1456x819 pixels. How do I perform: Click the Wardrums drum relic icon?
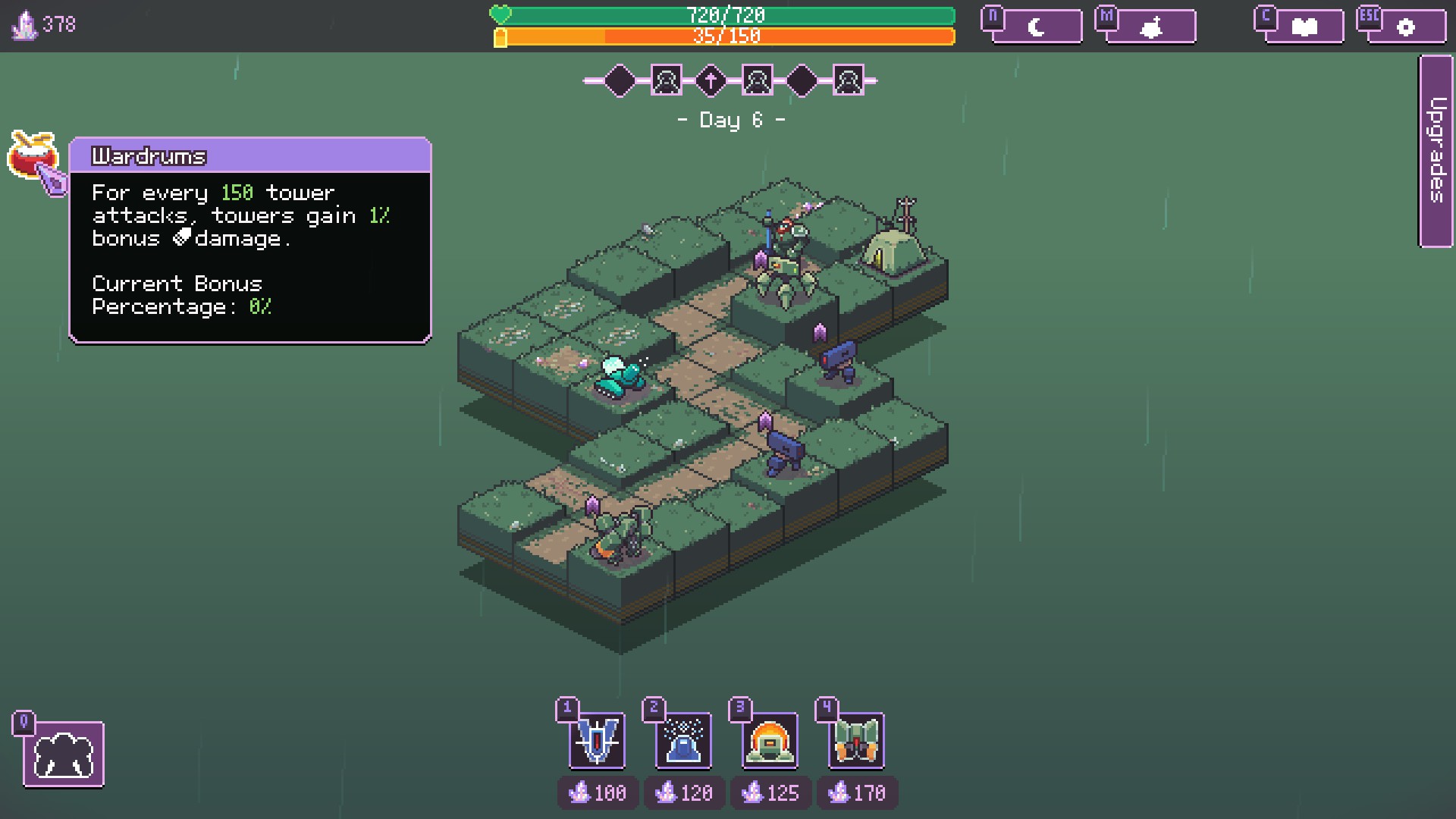tap(33, 155)
